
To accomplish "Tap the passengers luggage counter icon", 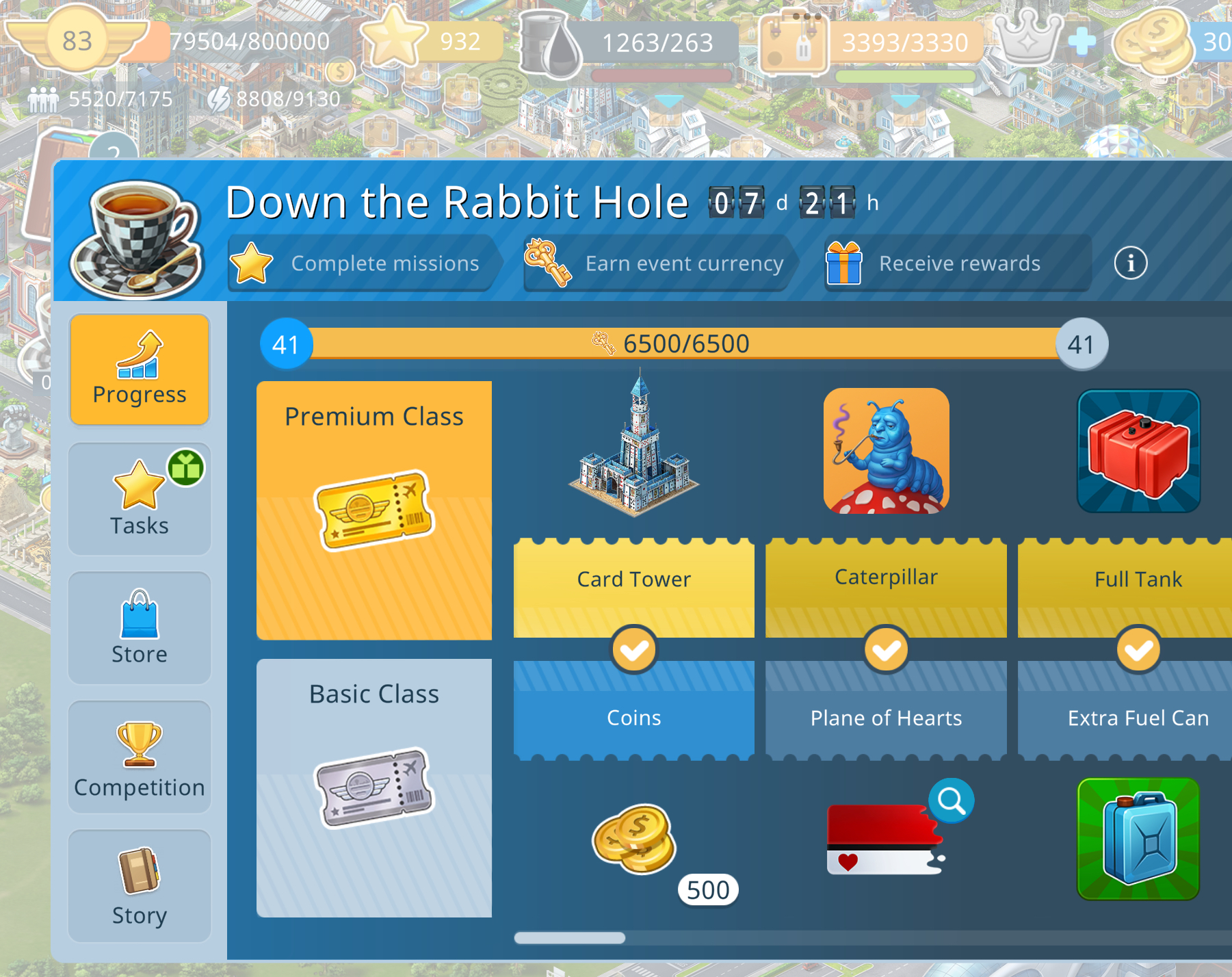I will coord(794,42).
